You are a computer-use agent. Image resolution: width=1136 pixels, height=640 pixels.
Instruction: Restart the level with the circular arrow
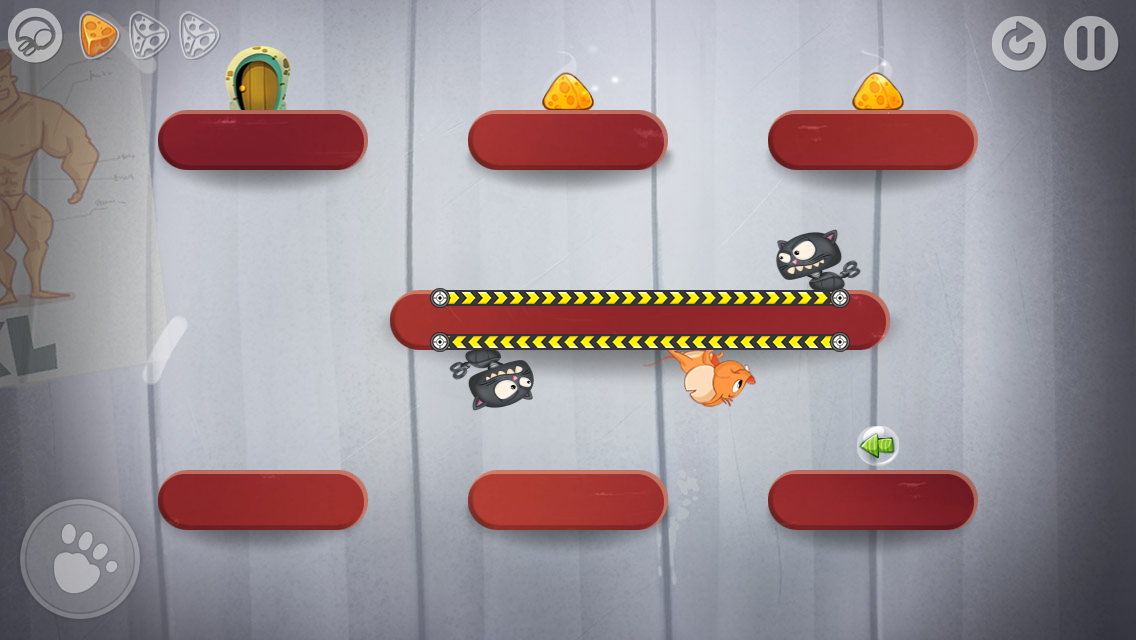[1019, 43]
